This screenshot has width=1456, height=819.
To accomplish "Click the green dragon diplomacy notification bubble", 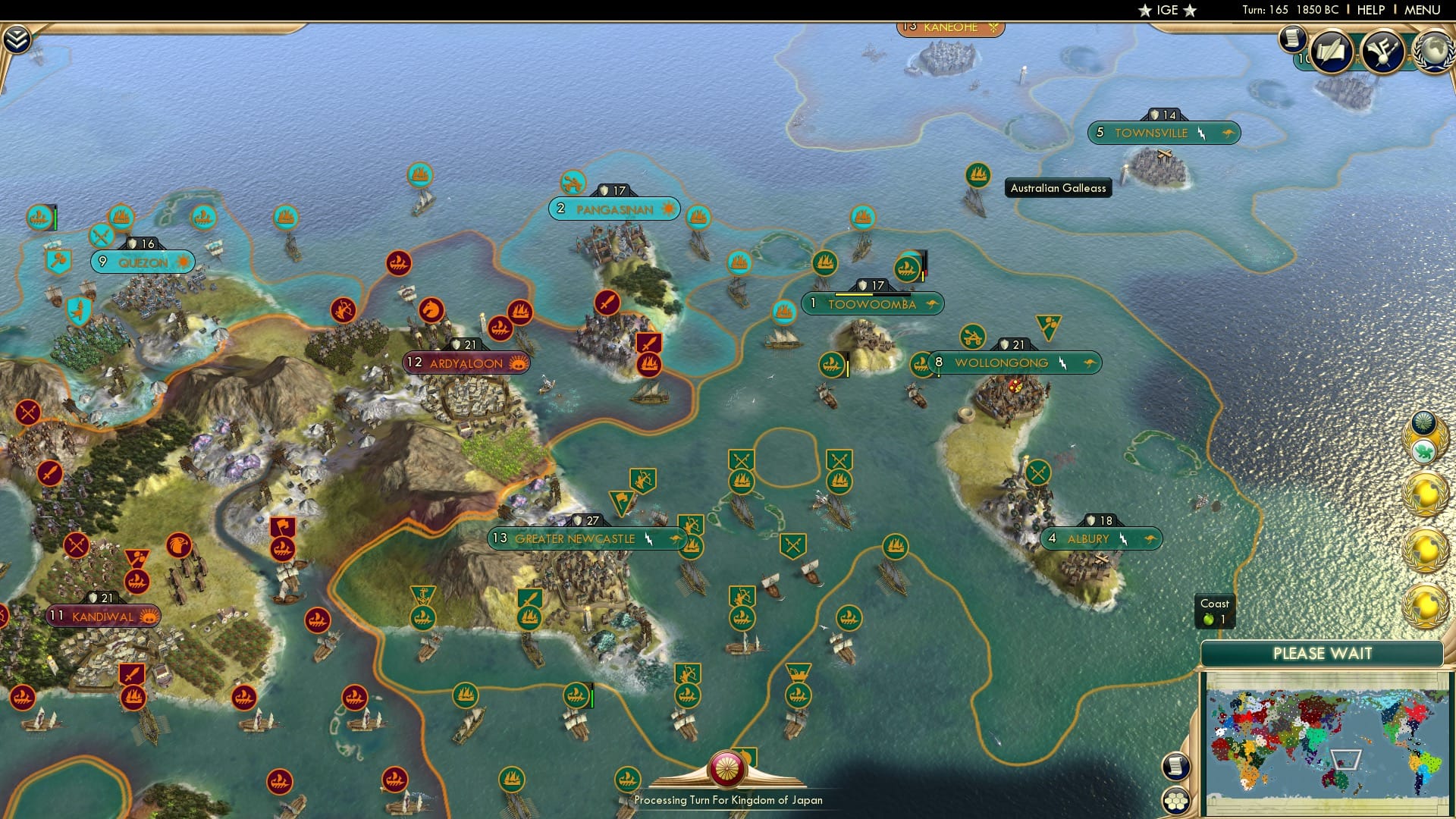I will tap(1424, 450).
